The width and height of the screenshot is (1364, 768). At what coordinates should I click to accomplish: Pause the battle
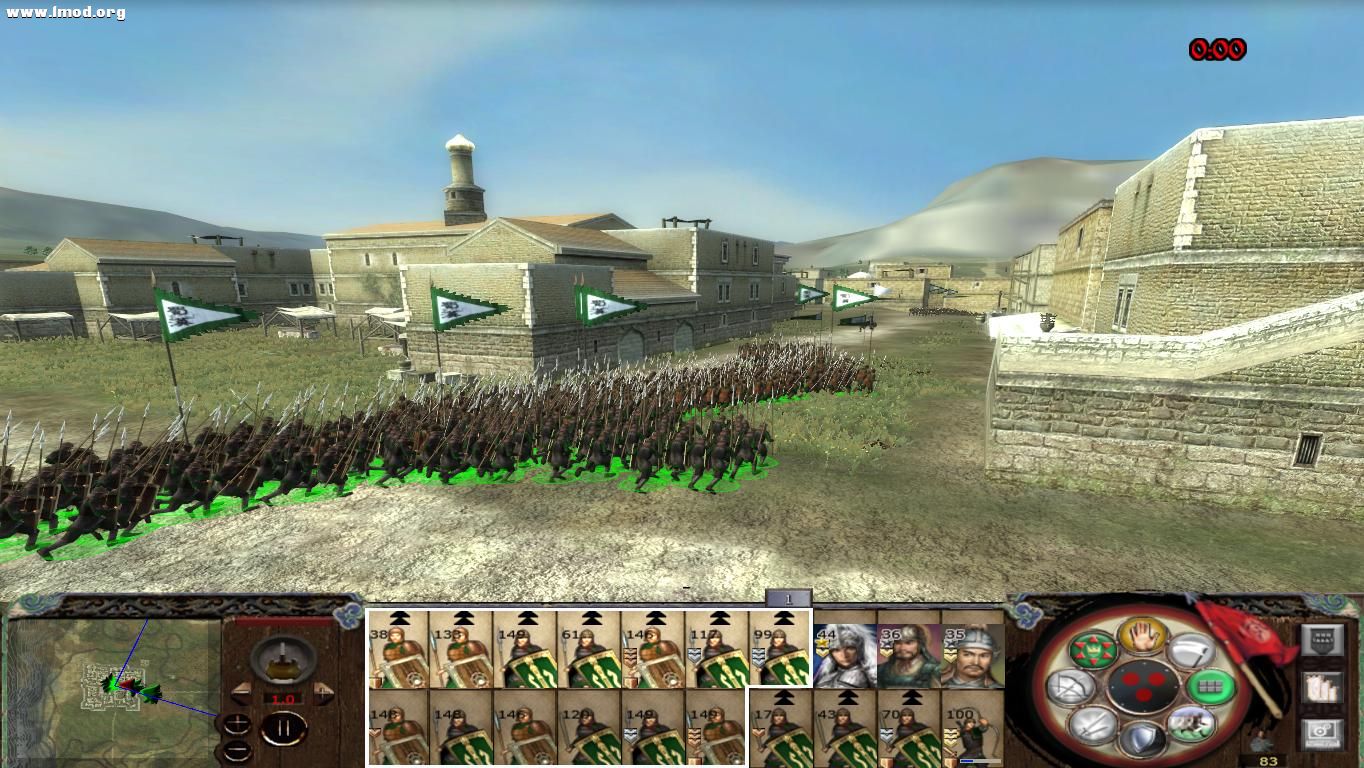coord(284,729)
